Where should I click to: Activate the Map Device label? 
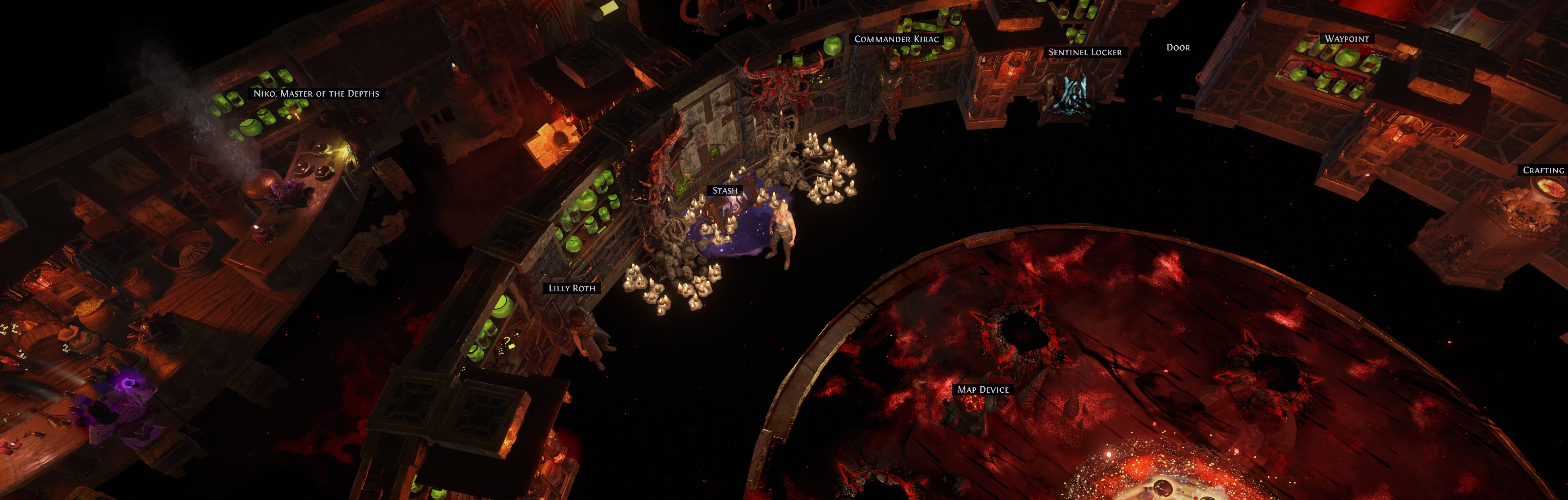983,390
